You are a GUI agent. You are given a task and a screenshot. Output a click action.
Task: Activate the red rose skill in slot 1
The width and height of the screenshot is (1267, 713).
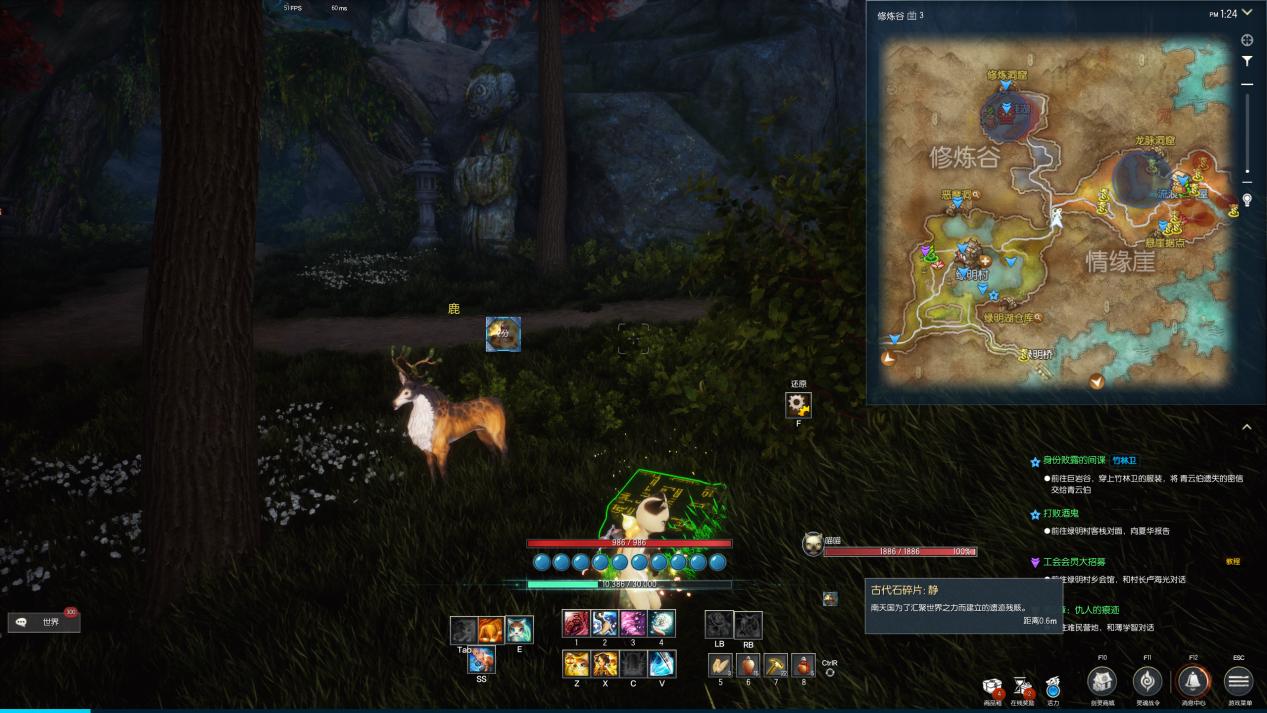click(x=576, y=624)
